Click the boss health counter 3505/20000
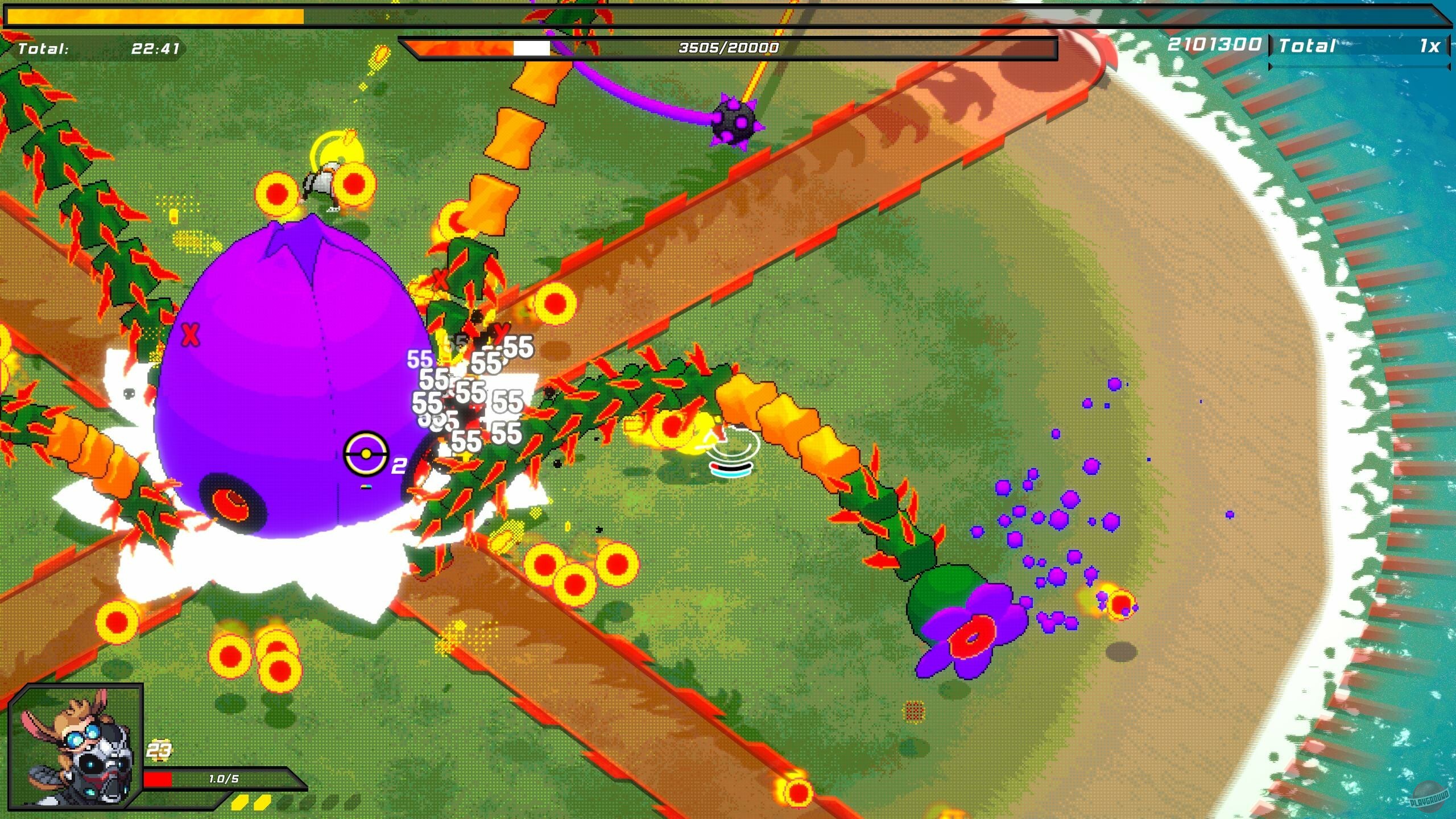This screenshot has width=1456, height=819. 727,49
